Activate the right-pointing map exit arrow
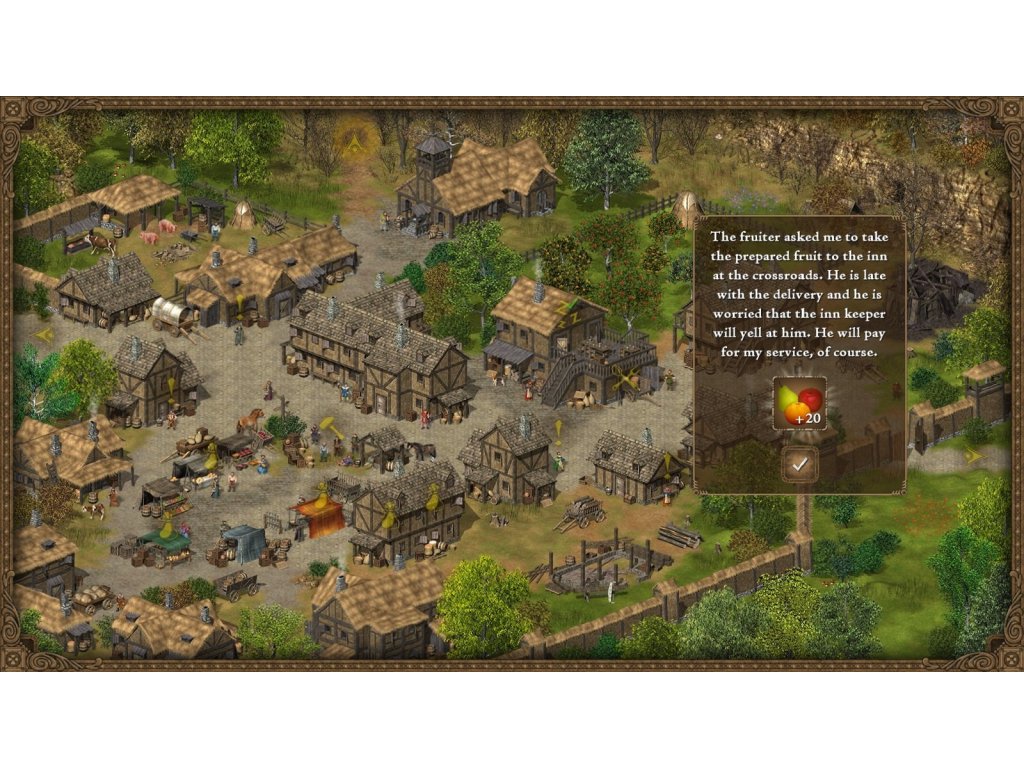The image size is (1024, 768). (974, 455)
